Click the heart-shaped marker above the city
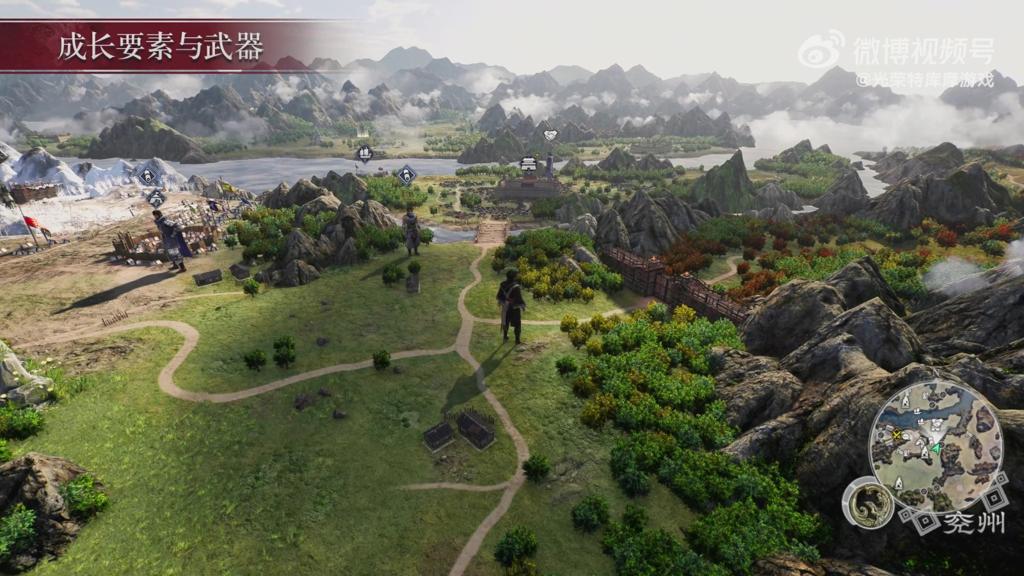Viewport: 1024px width, 576px height. pyautogui.click(x=549, y=135)
